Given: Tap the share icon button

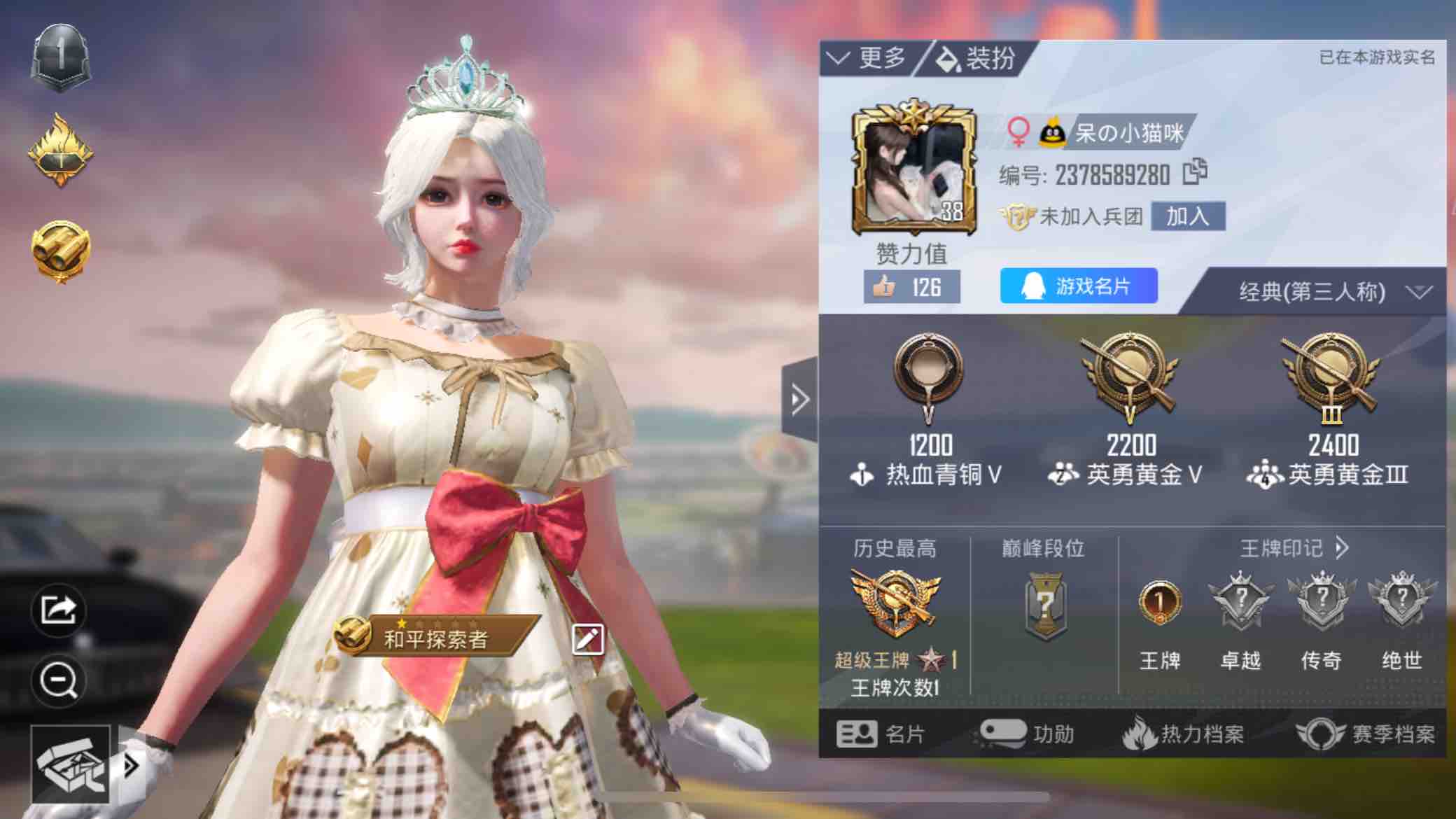Looking at the screenshot, I should coord(59,610).
